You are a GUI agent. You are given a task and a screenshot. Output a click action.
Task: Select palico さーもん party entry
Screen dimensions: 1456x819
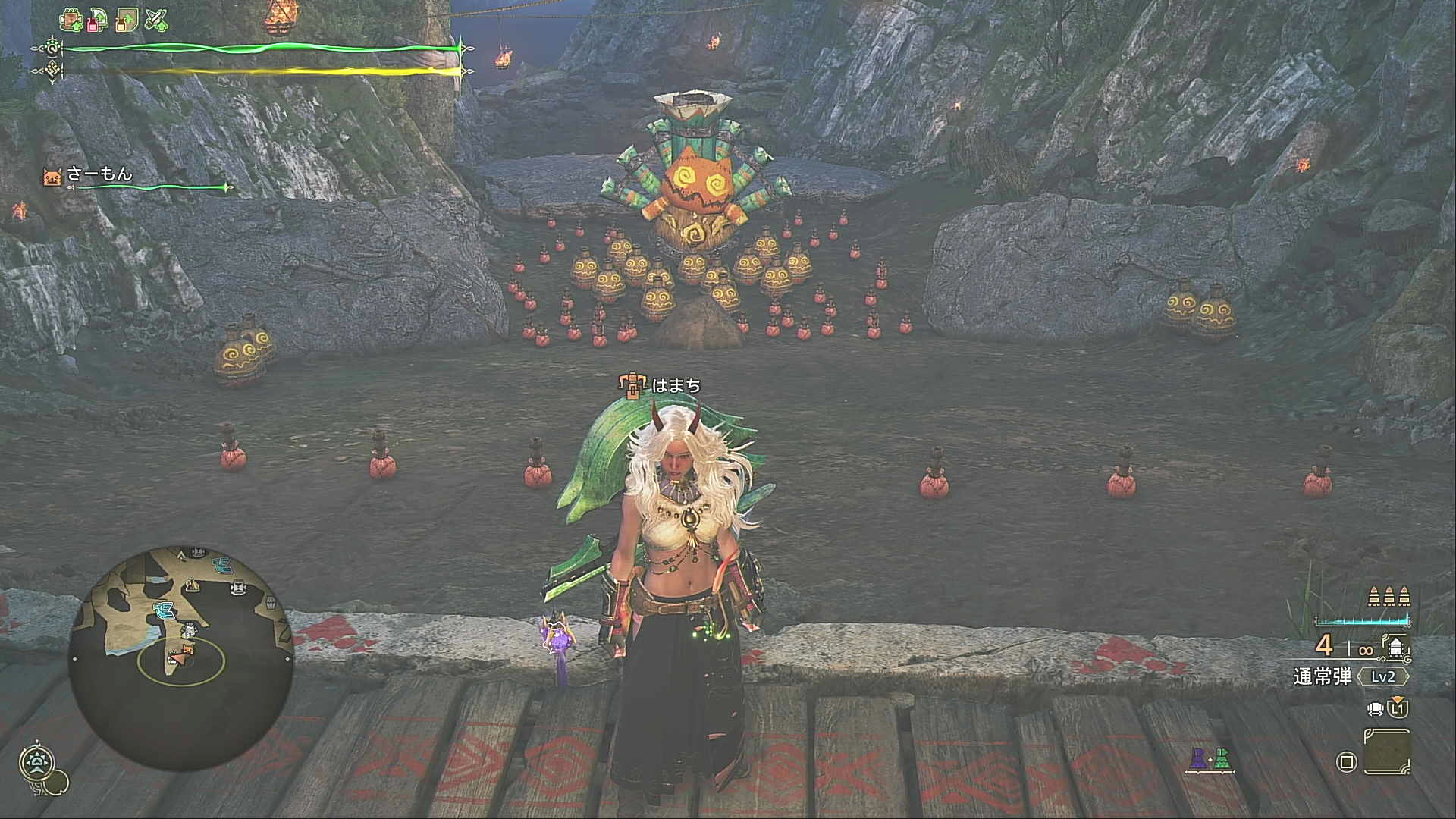(x=99, y=175)
